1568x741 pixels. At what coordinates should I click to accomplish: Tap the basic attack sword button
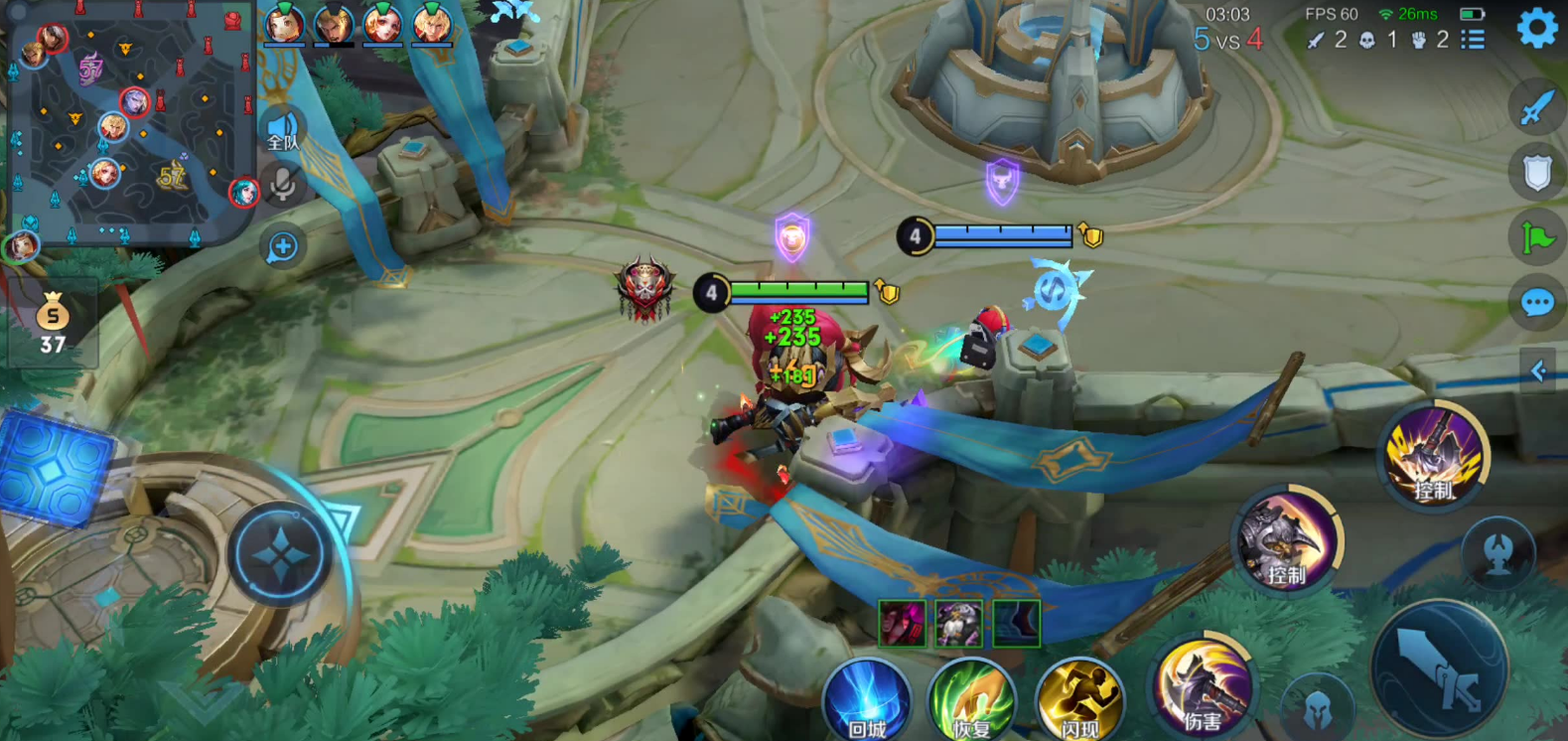[x=1439, y=668]
